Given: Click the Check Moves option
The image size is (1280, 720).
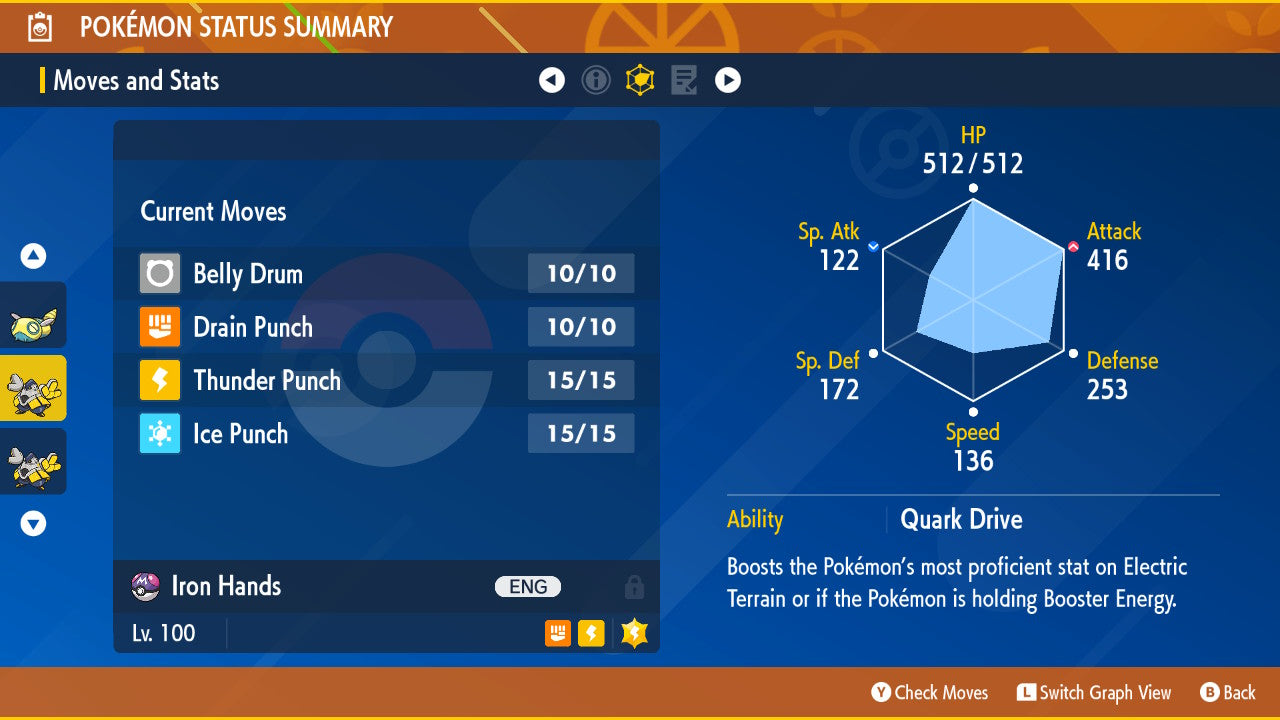Looking at the screenshot, I should [930, 692].
